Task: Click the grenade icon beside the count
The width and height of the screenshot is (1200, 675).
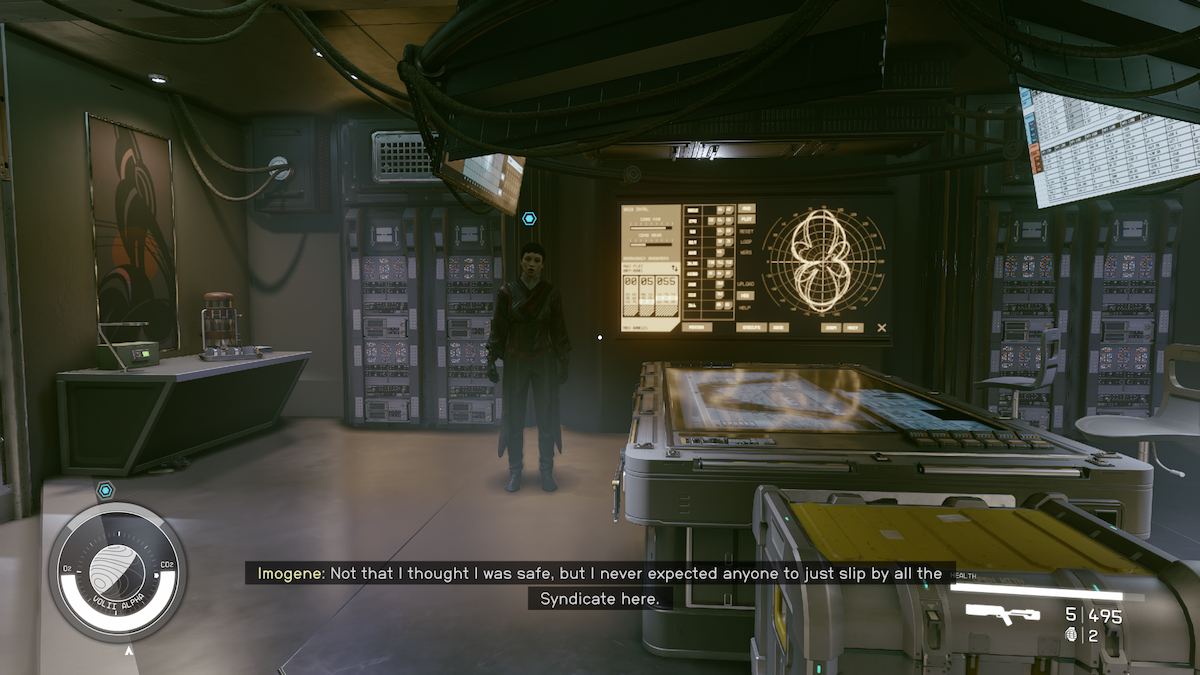Action: click(x=1073, y=634)
